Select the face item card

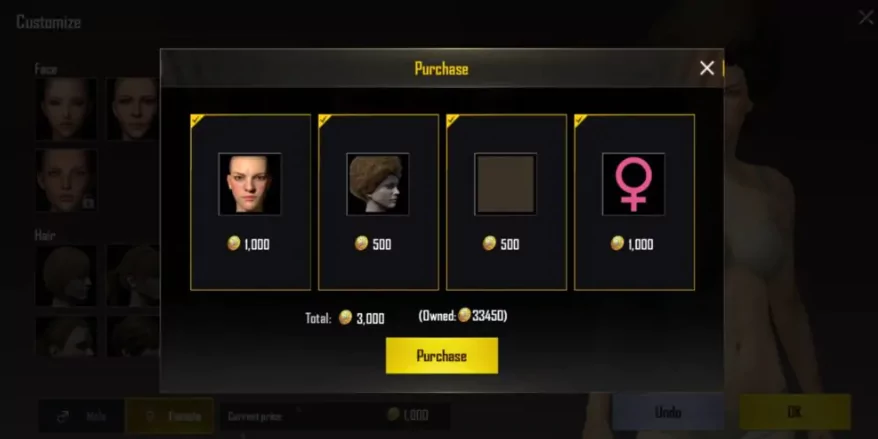click(250, 201)
